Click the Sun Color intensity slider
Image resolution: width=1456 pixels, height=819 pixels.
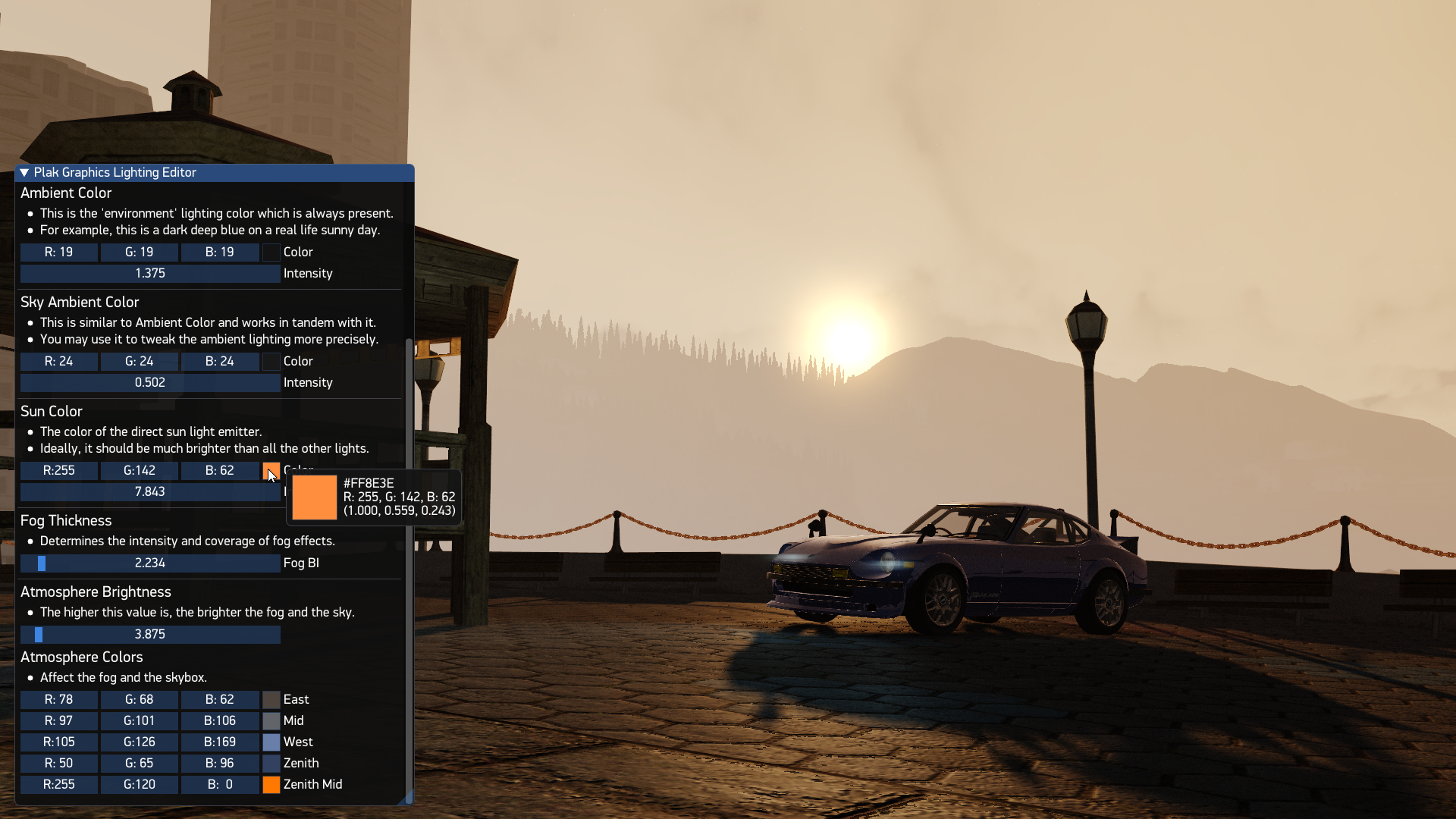point(150,492)
